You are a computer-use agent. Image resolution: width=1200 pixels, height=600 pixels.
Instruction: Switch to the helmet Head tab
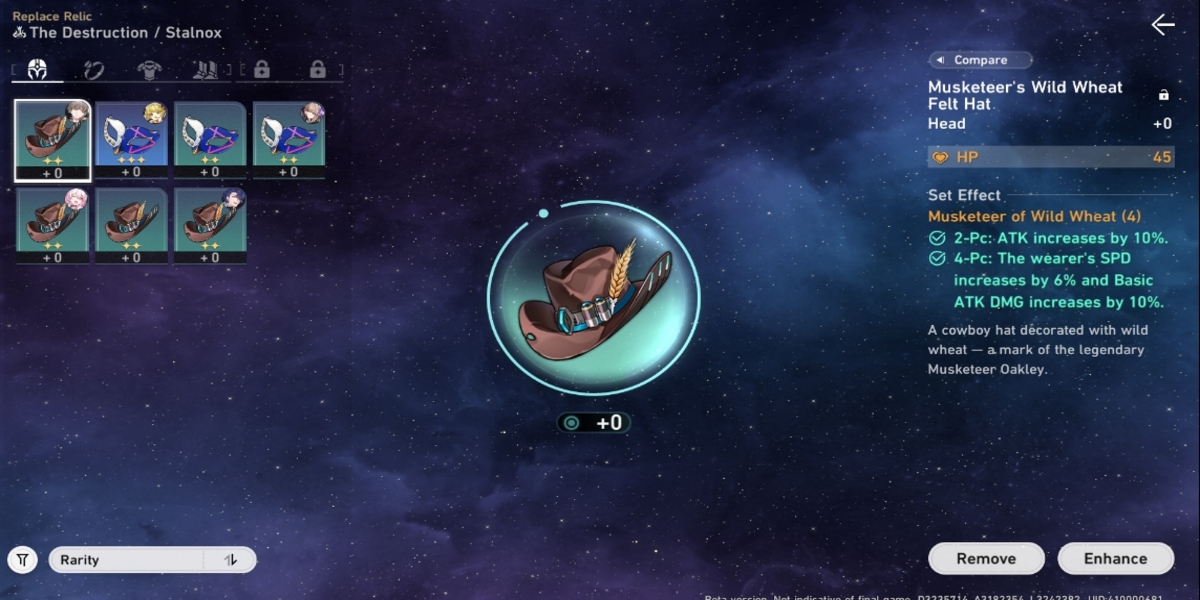(37, 70)
